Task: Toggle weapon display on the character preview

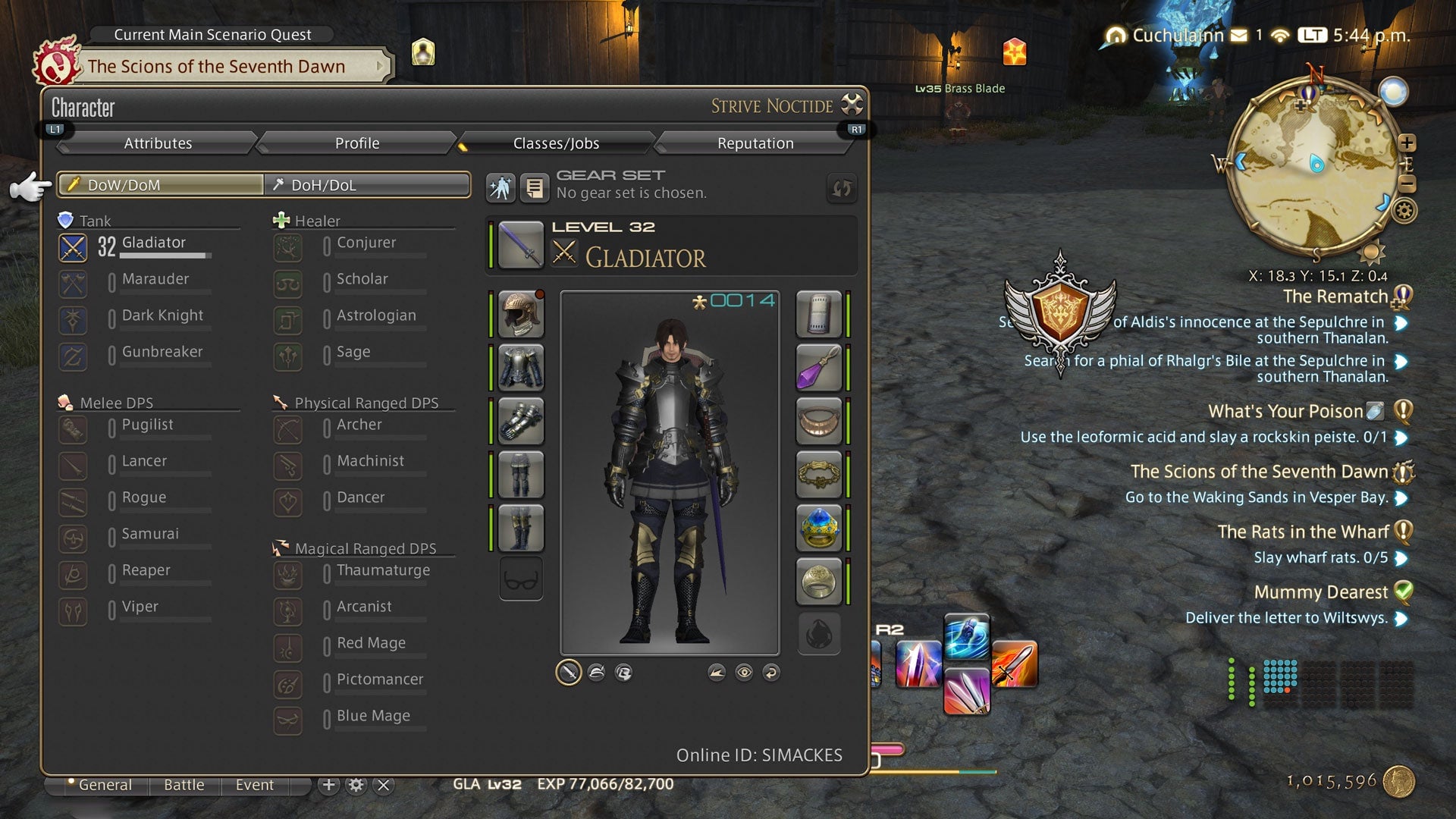Action: click(567, 672)
